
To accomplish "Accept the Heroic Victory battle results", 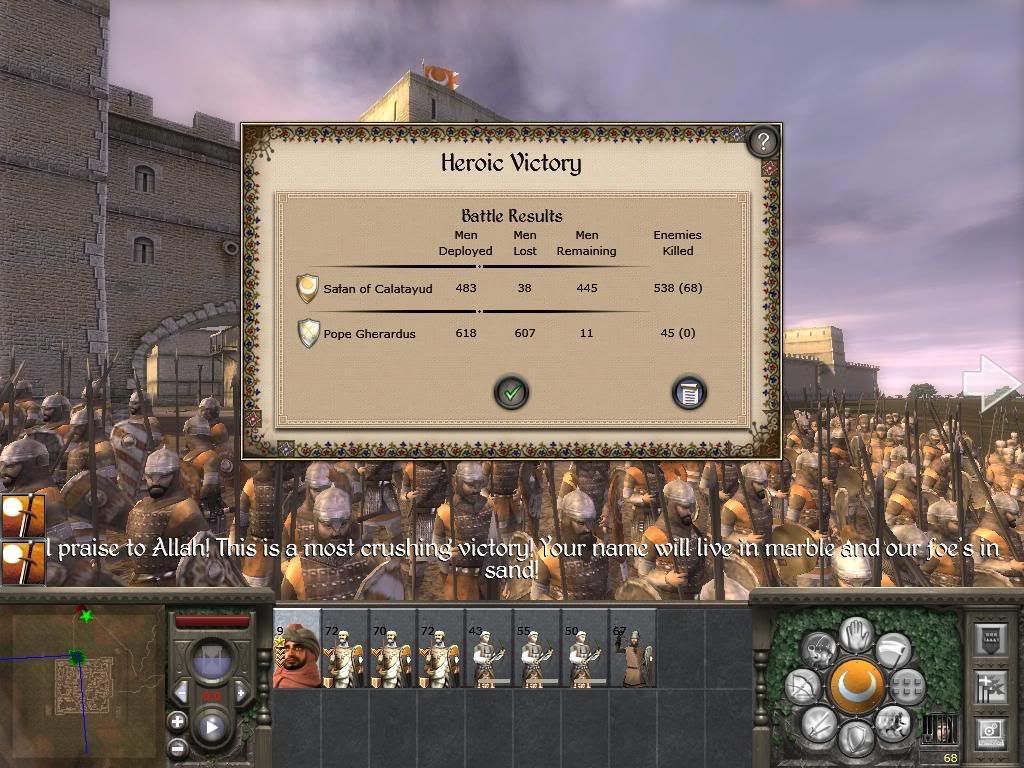I will [511, 393].
